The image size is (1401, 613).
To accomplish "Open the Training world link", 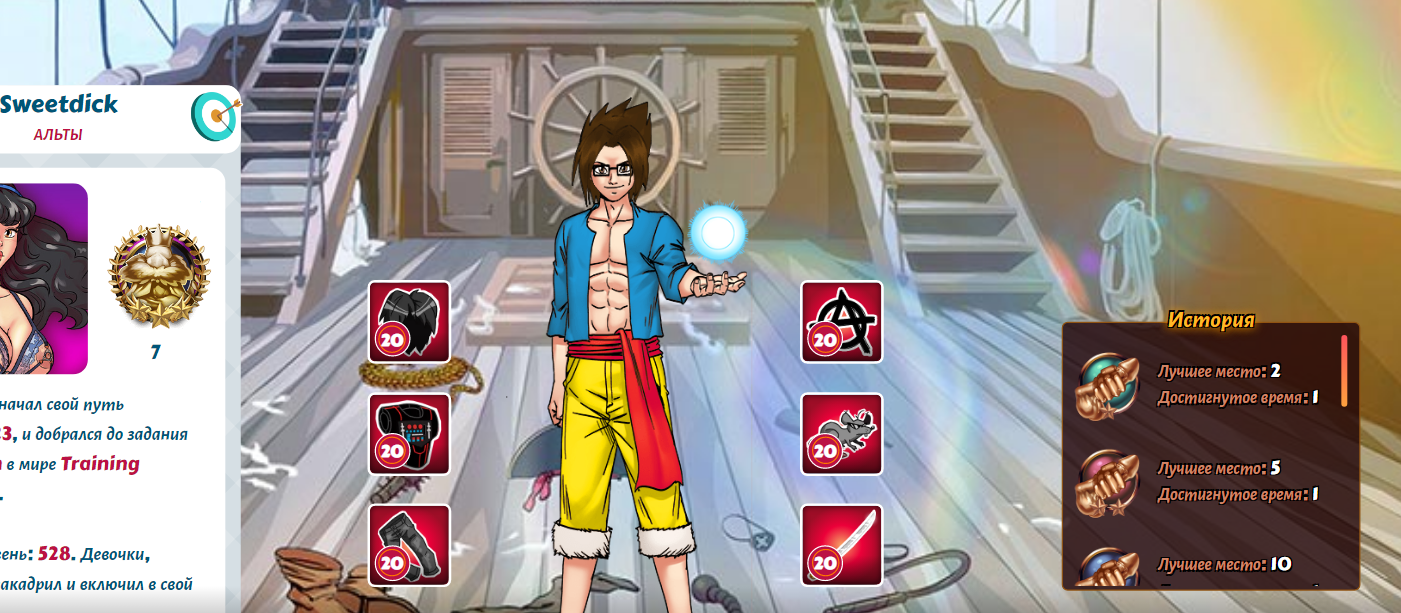I will 100,464.
